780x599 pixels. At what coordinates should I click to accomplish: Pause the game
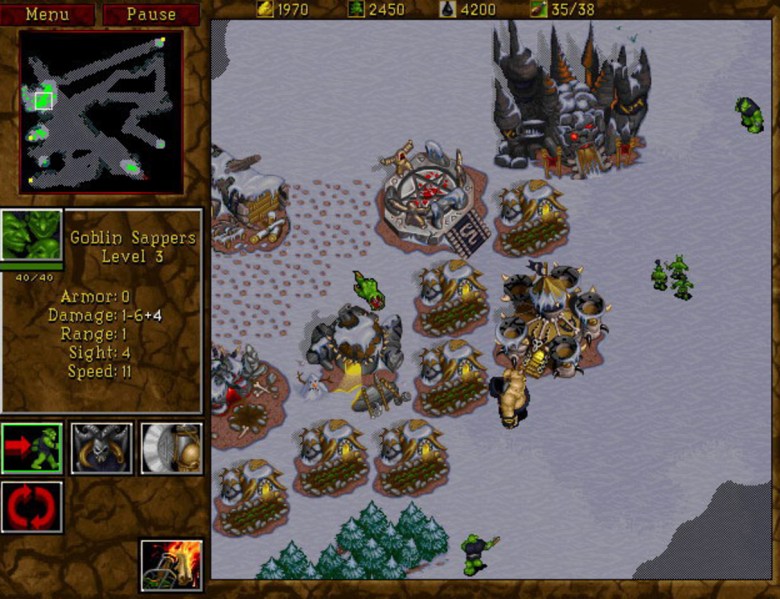(x=151, y=14)
